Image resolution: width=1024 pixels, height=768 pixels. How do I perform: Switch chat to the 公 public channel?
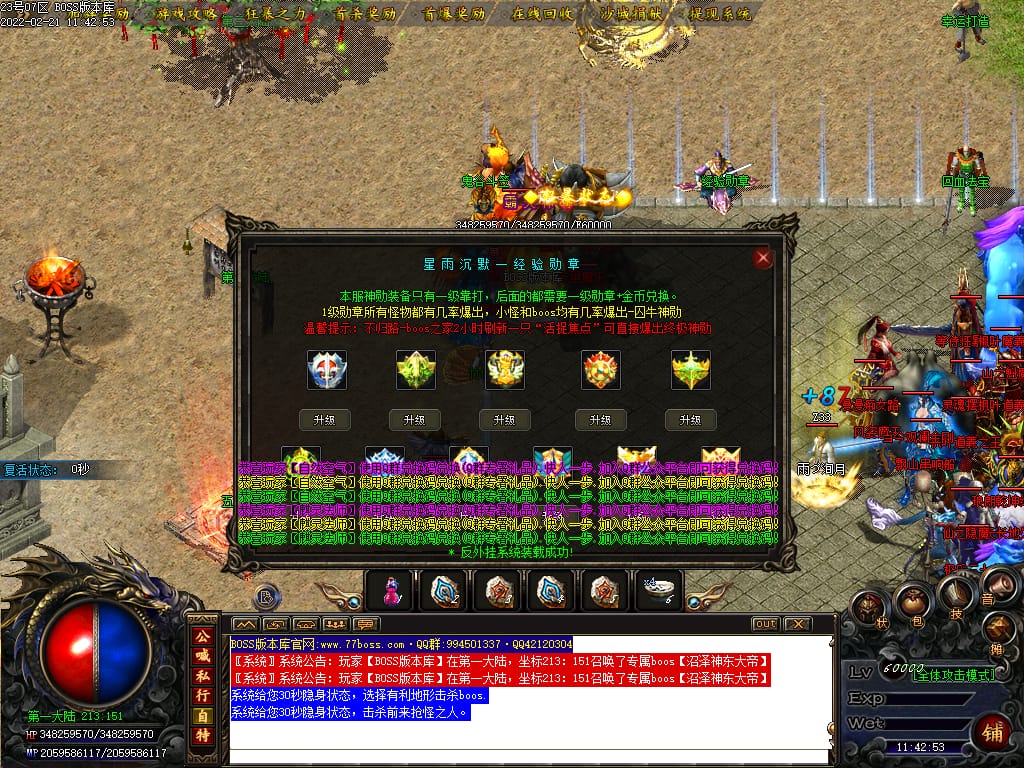(203, 636)
